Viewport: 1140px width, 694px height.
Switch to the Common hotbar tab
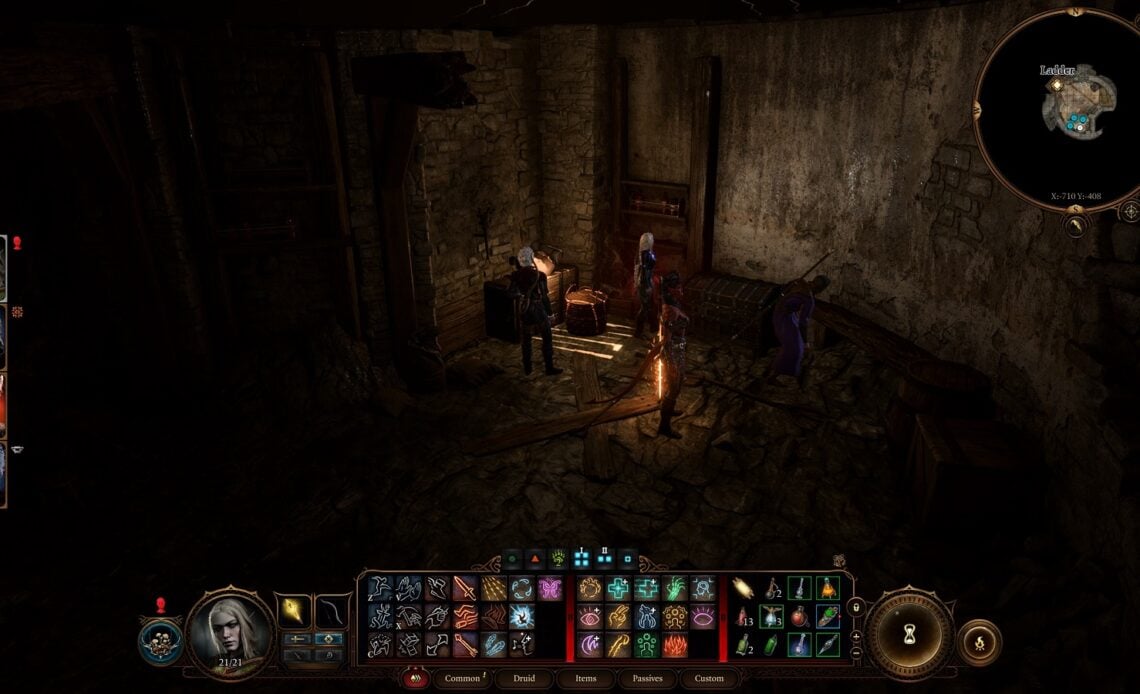coord(463,678)
